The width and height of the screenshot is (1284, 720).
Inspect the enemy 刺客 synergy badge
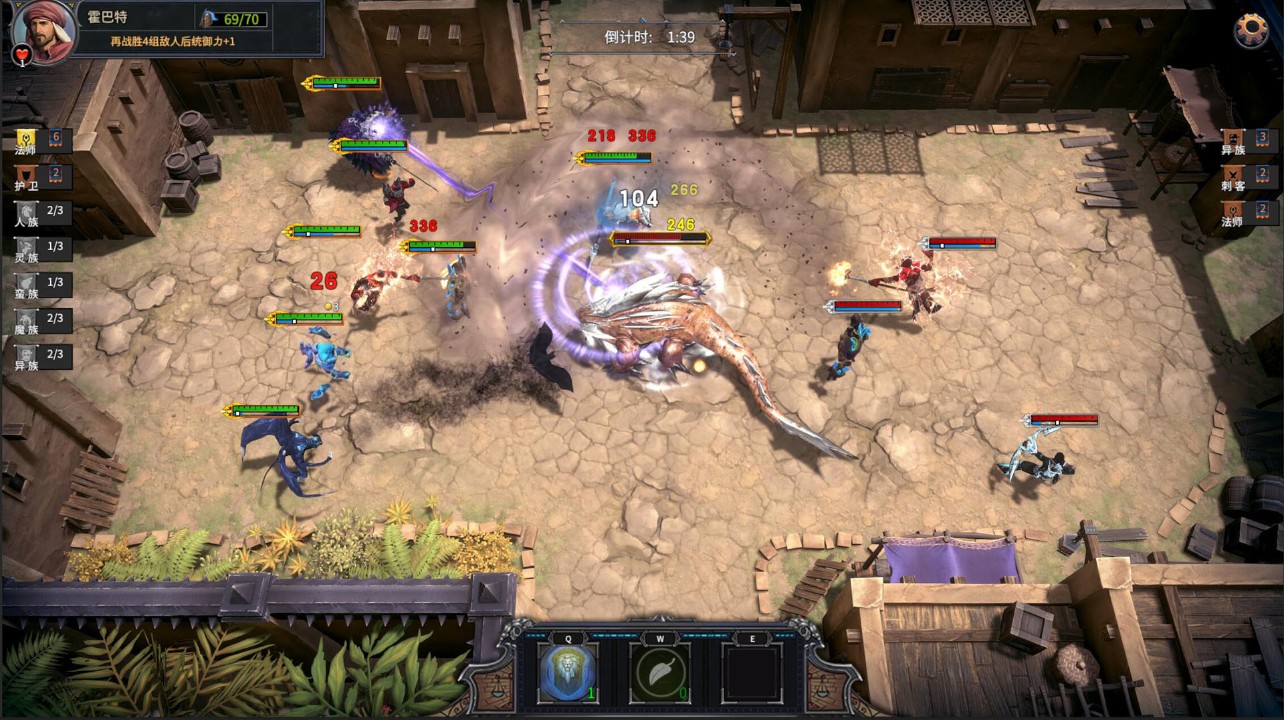coord(1233,175)
